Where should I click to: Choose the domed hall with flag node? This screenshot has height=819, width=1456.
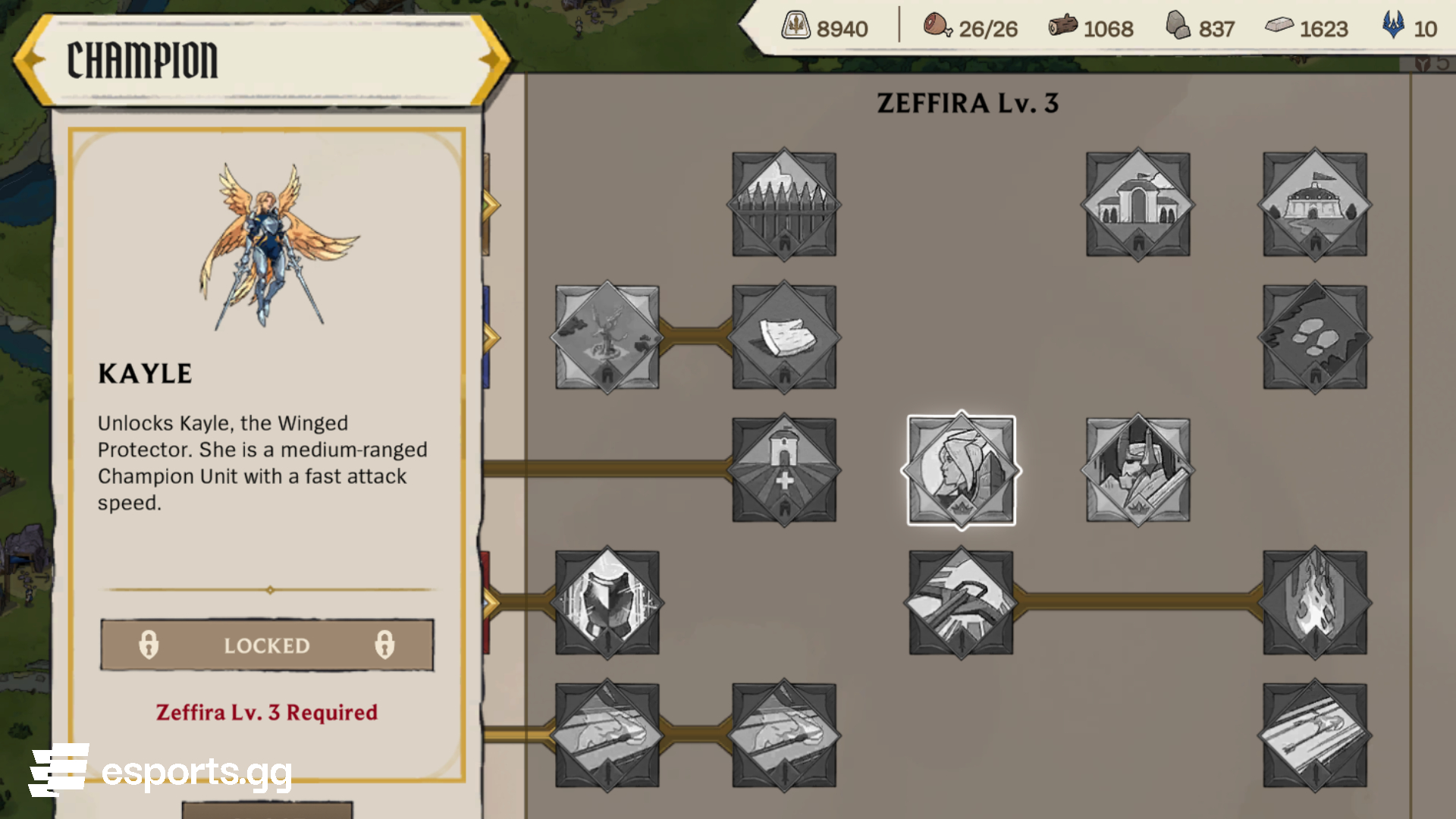pos(1315,205)
